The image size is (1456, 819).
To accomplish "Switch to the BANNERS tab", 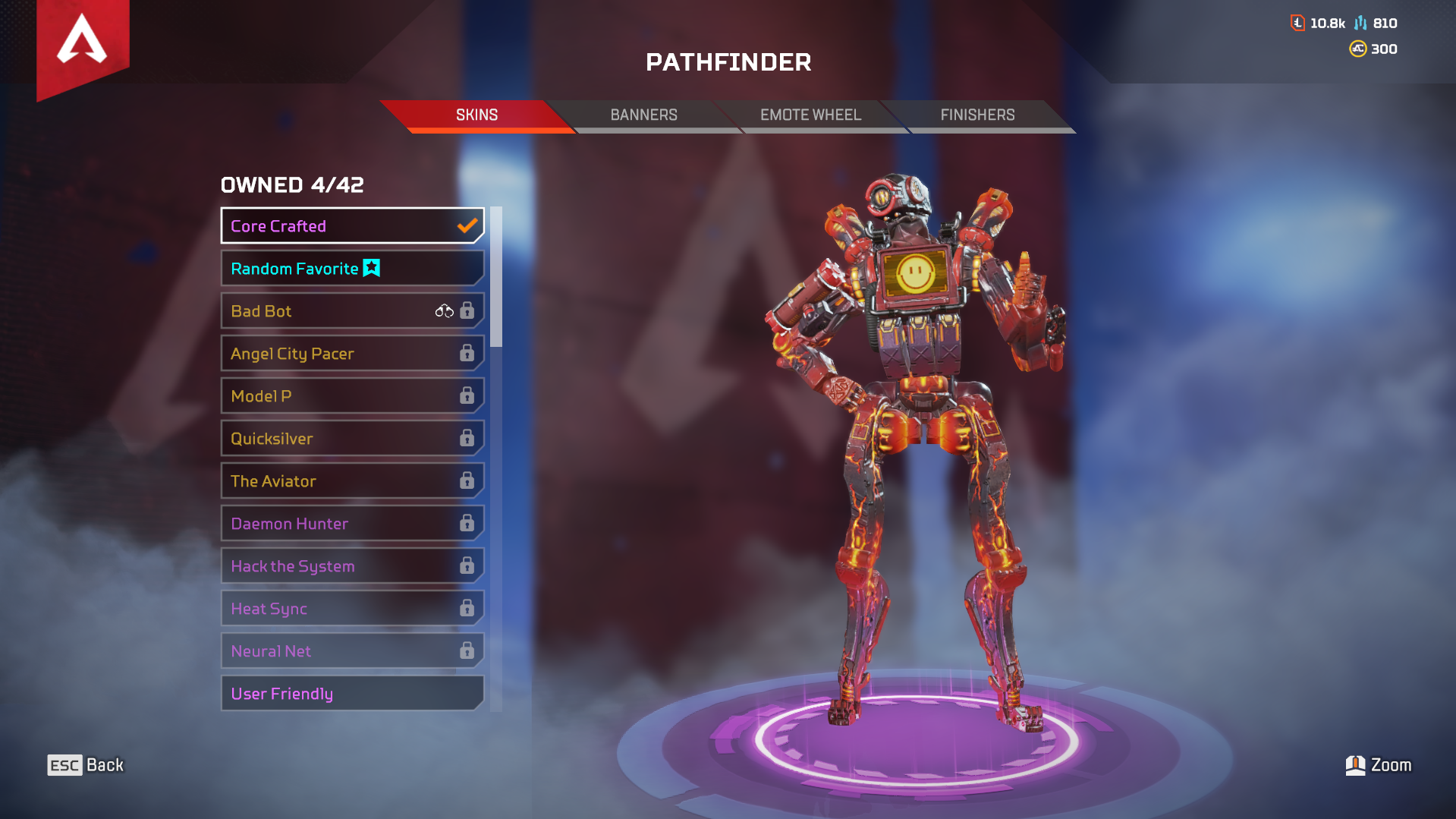I will tap(643, 115).
